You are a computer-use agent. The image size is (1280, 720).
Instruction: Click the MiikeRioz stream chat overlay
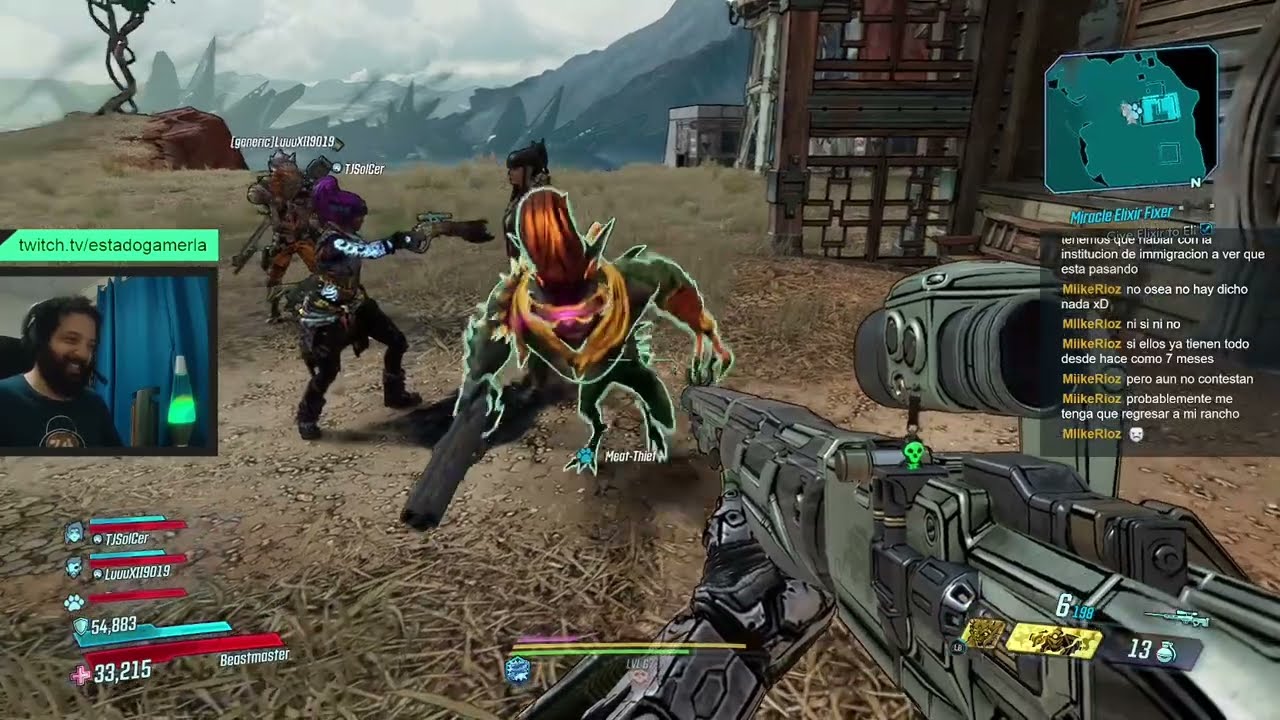[x=1158, y=340]
